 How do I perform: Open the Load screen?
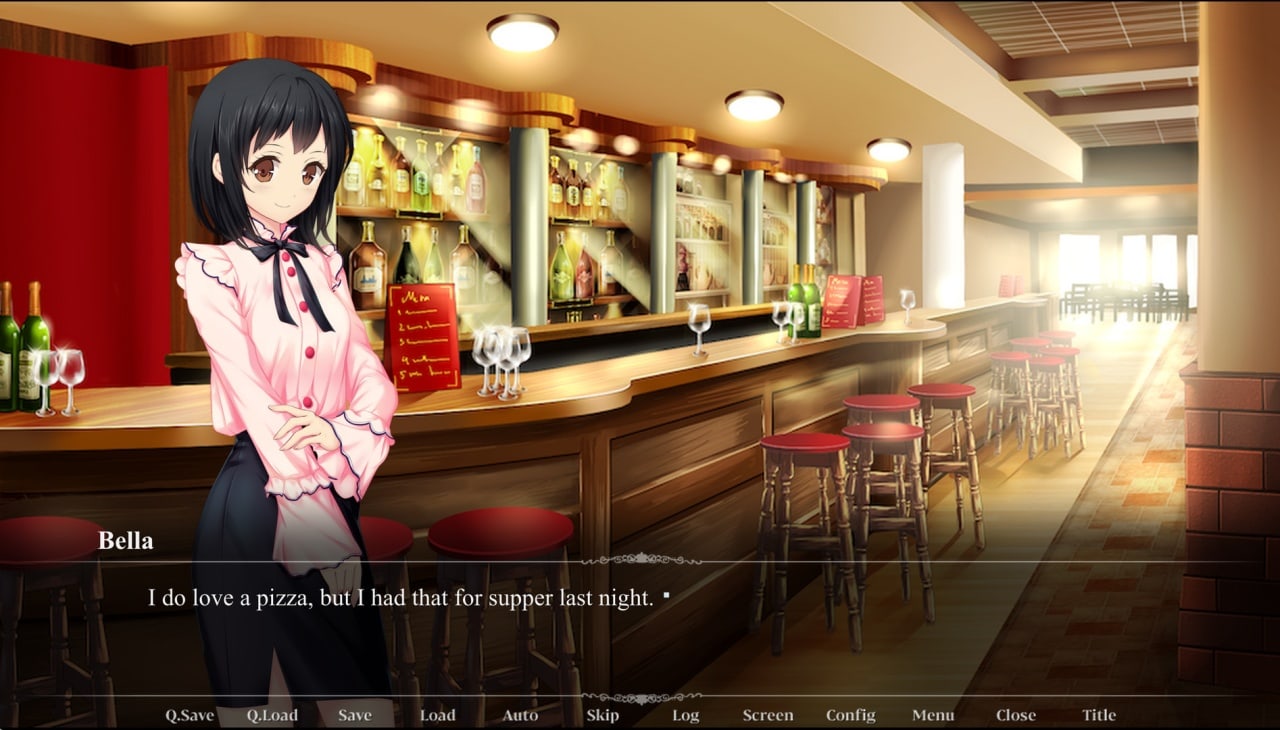pyautogui.click(x=437, y=715)
